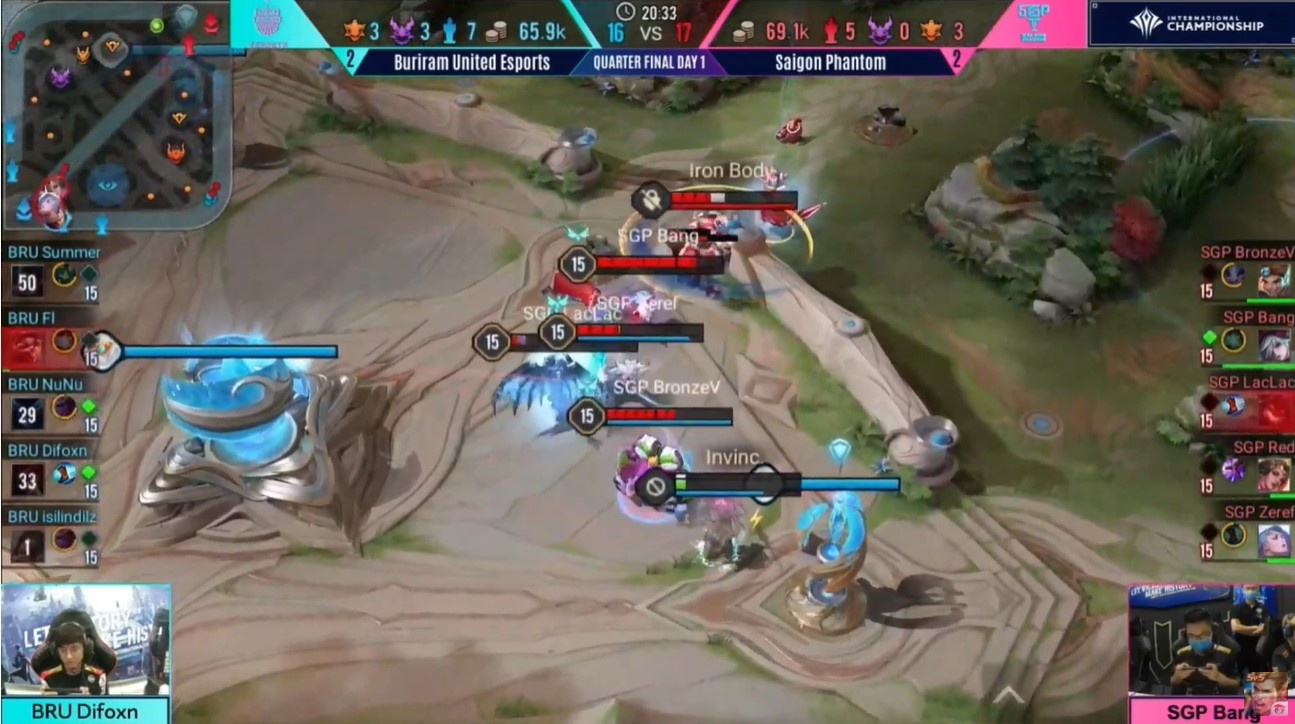Click the red monster icon beside Saigon's 5
This screenshot has height=724, width=1295.
click(x=832, y=28)
